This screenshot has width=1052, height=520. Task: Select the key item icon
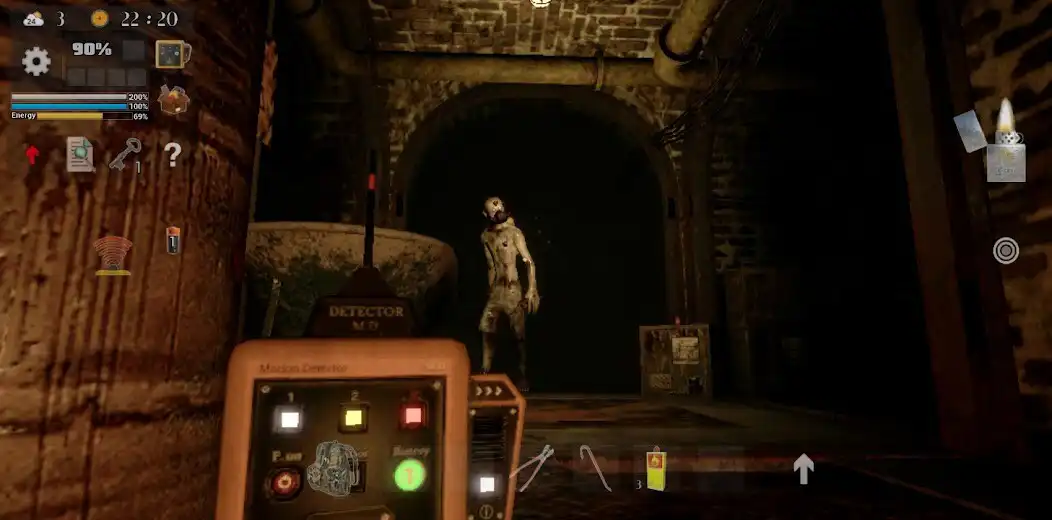coord(125,155)
